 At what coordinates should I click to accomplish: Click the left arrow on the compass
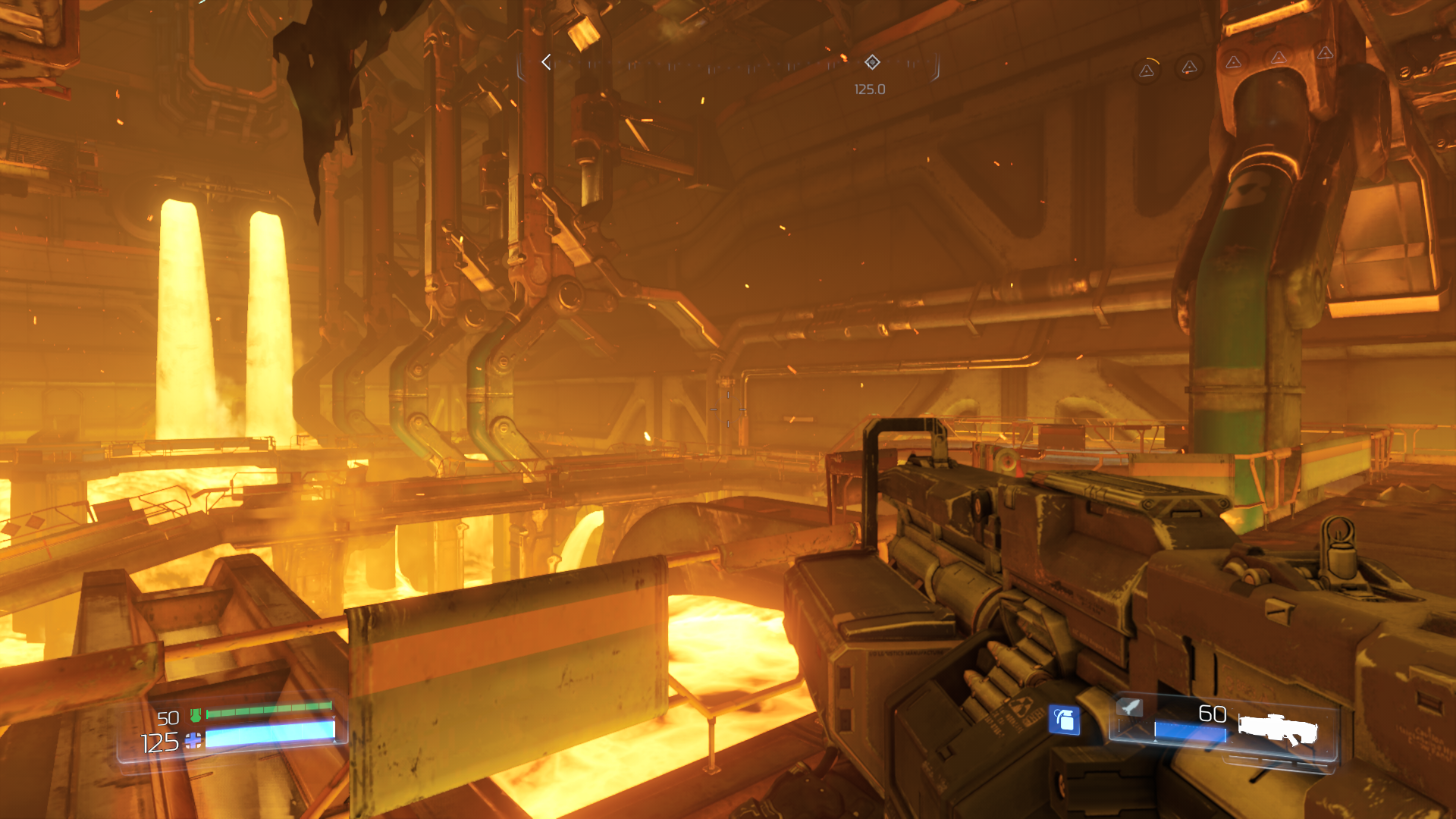pos(546,62)
